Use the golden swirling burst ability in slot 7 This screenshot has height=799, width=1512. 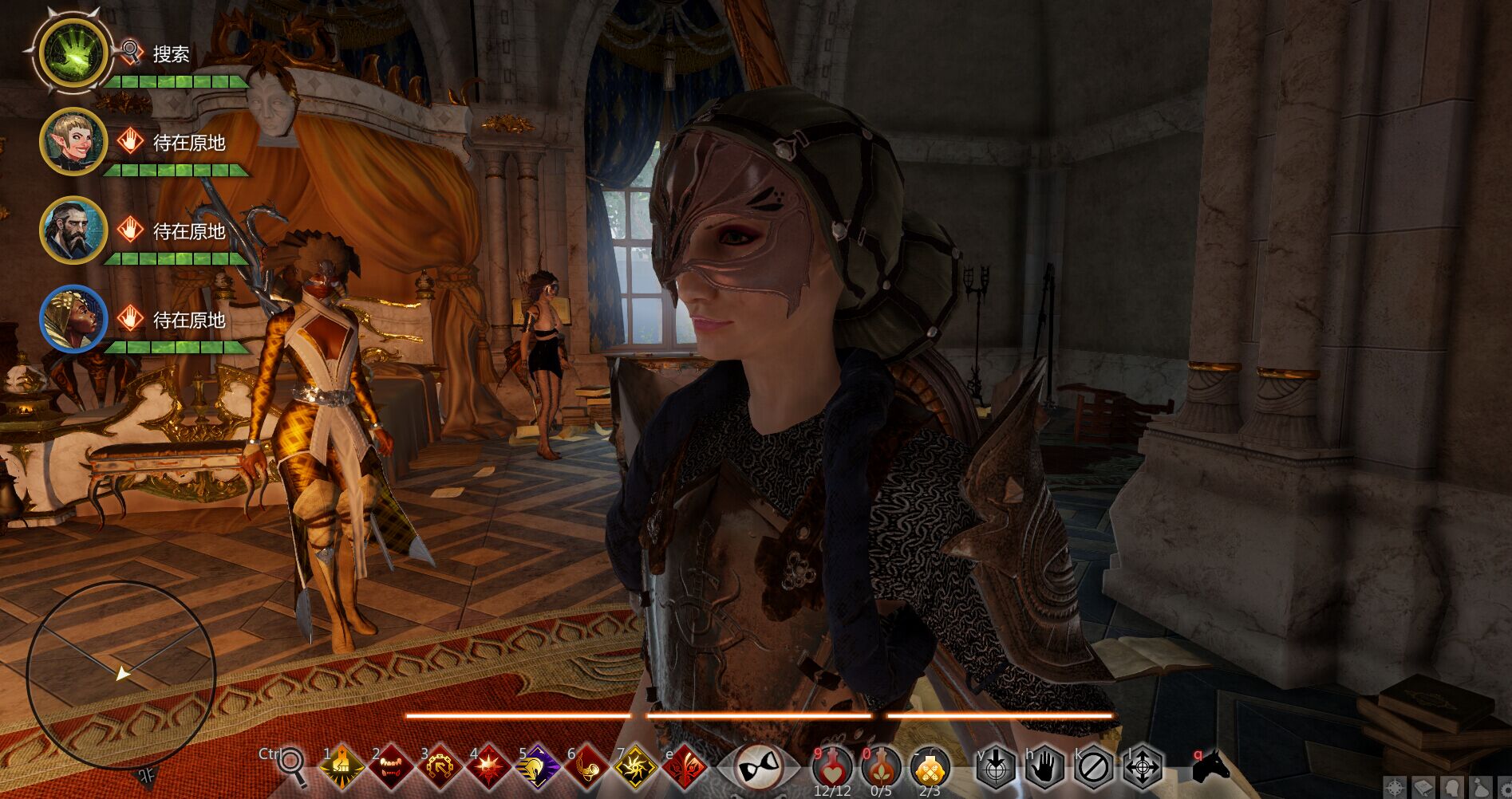[636, 768]
